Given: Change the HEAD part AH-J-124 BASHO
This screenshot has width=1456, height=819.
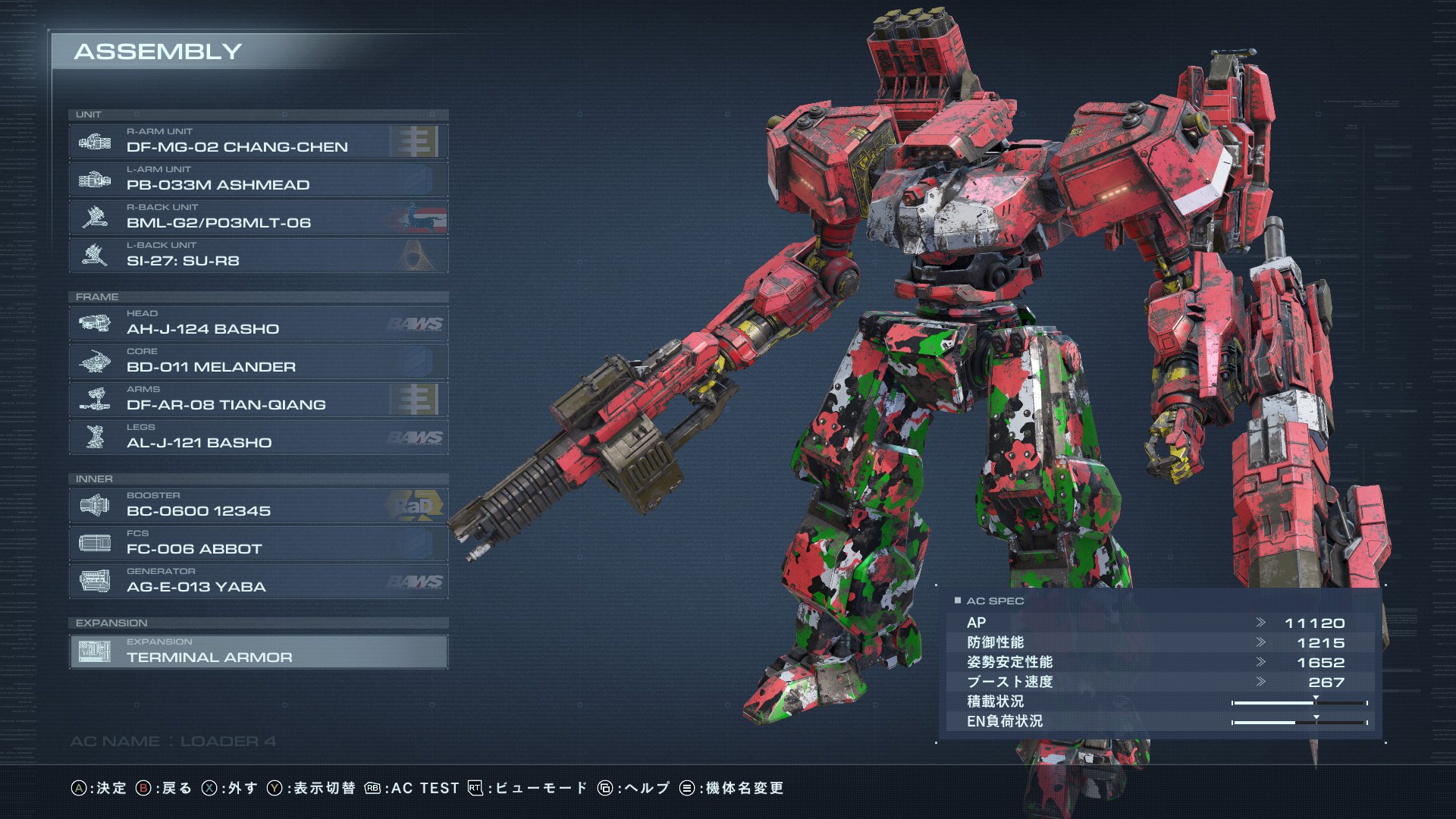Looking at the screenshot, I should [258, 323].
